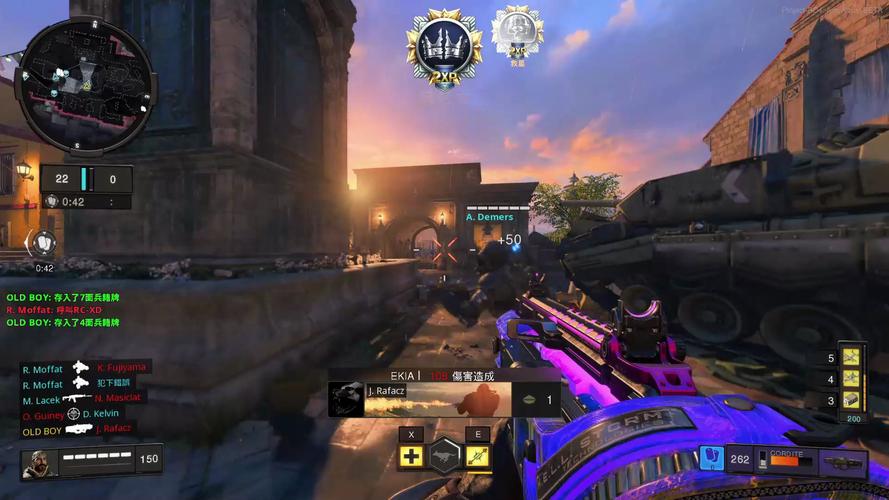Choose the scorestreak slot numbered 3
Viewport: 889px width, 500px height.
851,400
